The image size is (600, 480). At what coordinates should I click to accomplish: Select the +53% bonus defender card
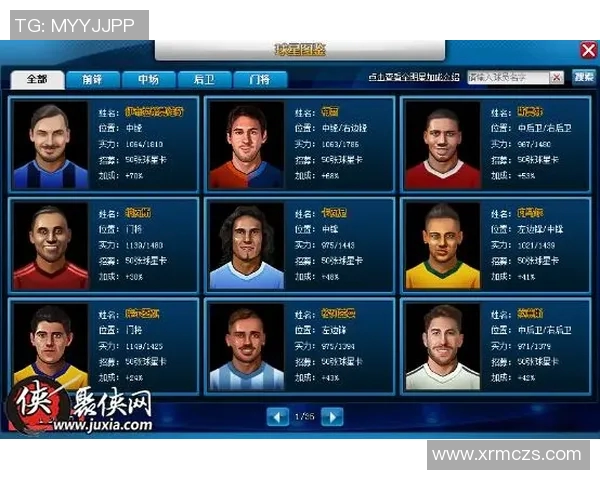click(x=495, y=145)
